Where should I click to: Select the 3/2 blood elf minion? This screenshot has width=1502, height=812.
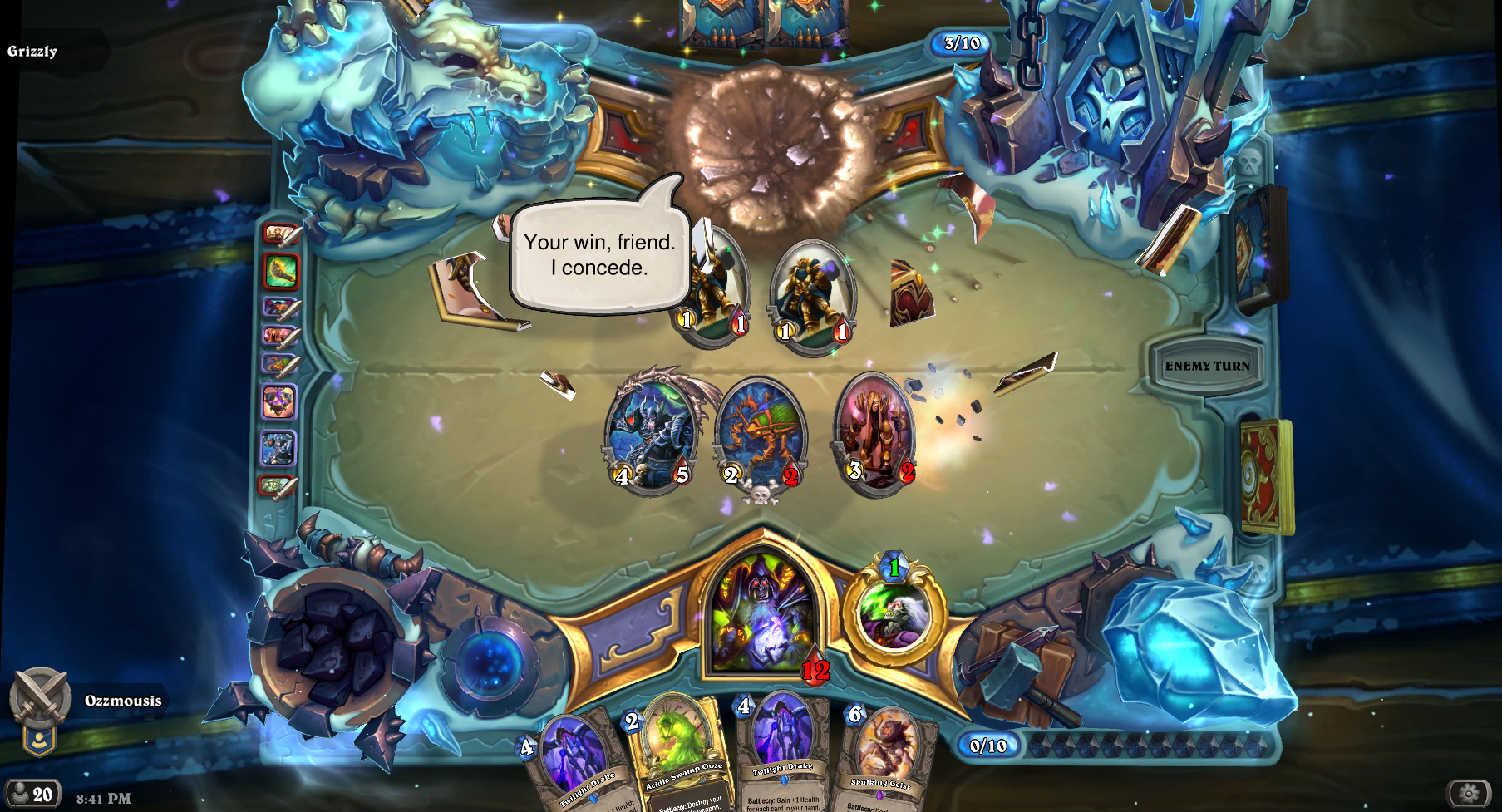click(x=875, y=432)
